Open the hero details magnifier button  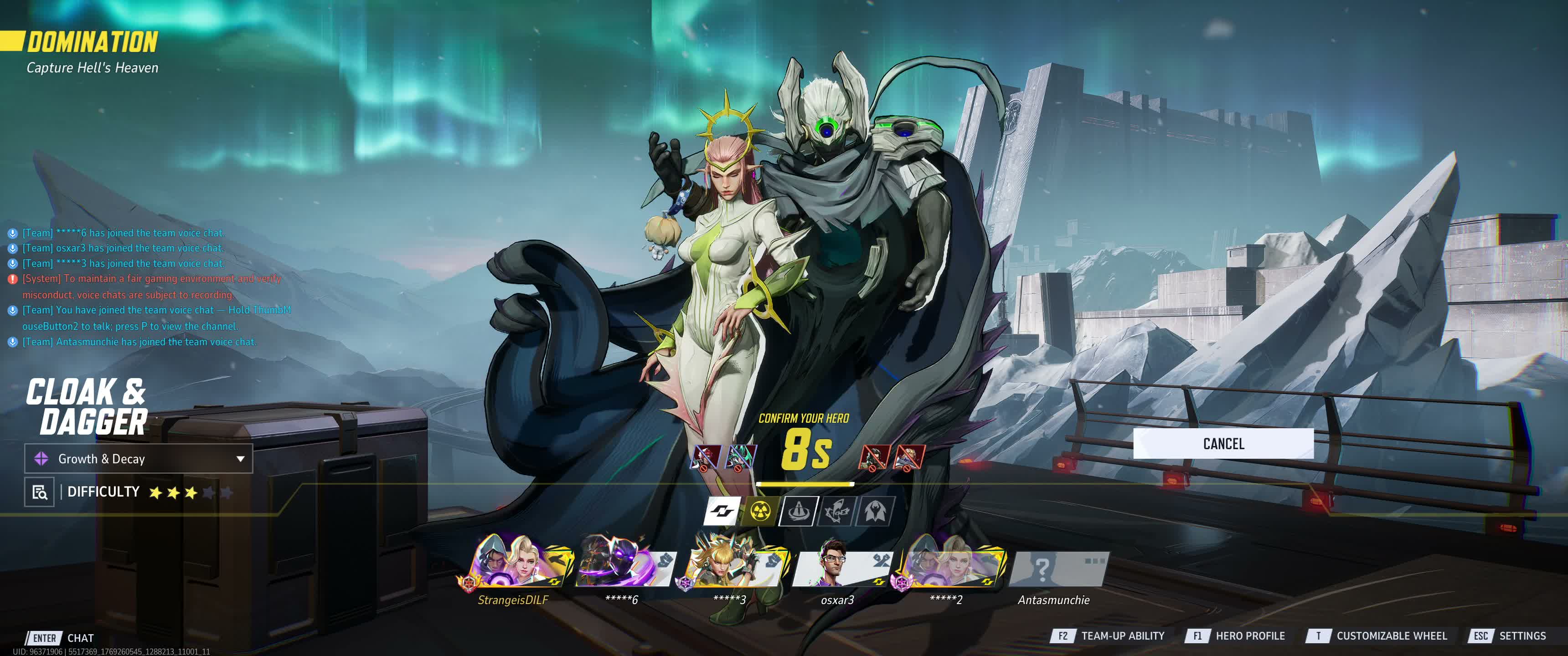click(40, 492)
